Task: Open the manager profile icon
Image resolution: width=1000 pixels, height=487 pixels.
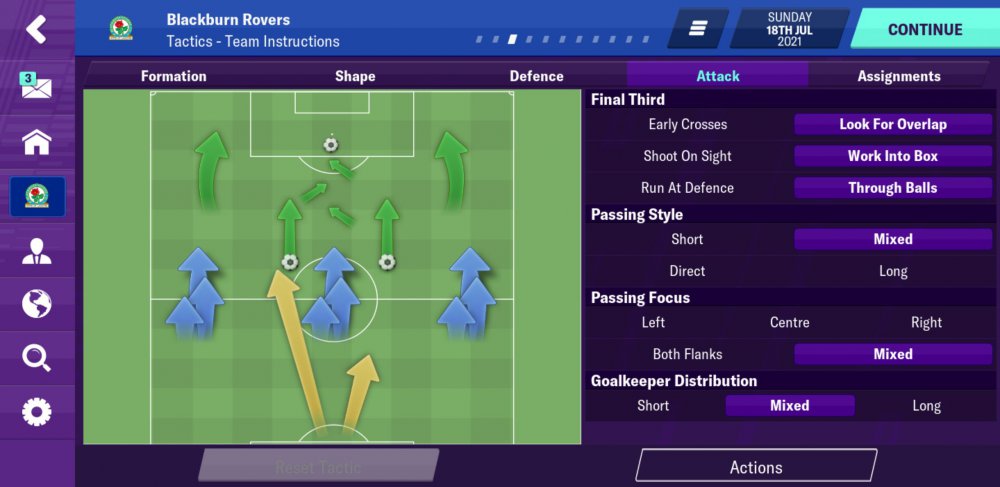Action: (37, 251)
